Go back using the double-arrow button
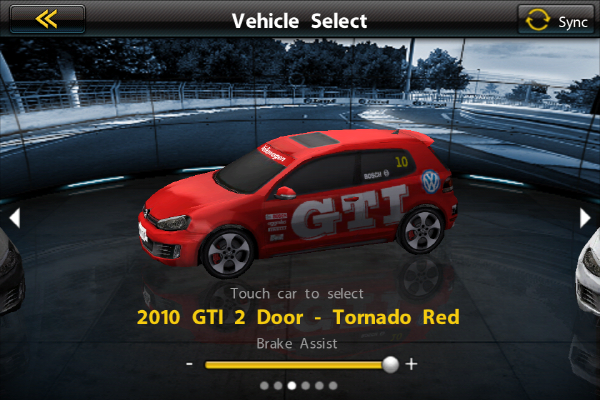This screenshot has height=400, width=600. pyautogui.click(x=46, y=19)
